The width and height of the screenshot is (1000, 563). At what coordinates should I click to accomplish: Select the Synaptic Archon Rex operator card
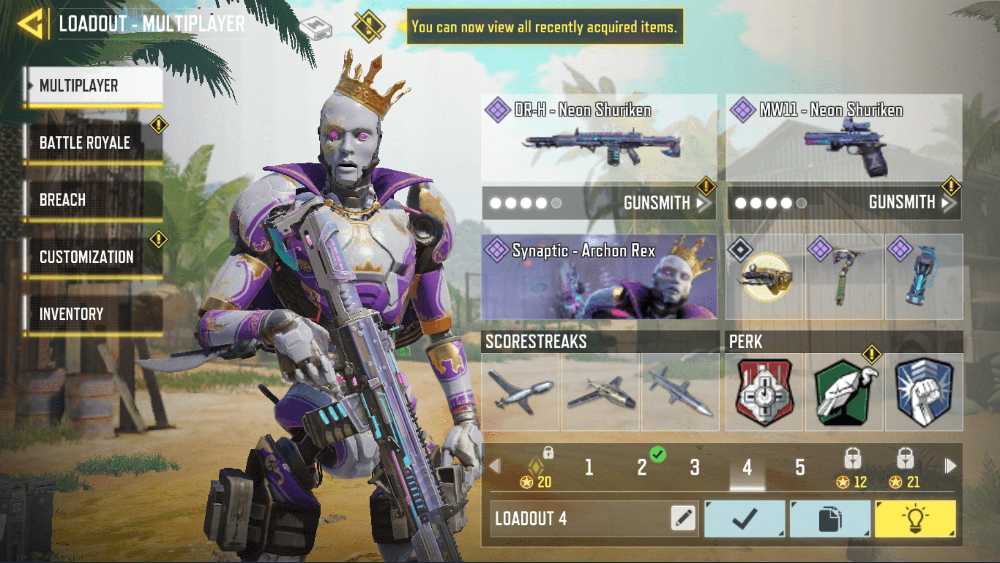pos(599,277)
